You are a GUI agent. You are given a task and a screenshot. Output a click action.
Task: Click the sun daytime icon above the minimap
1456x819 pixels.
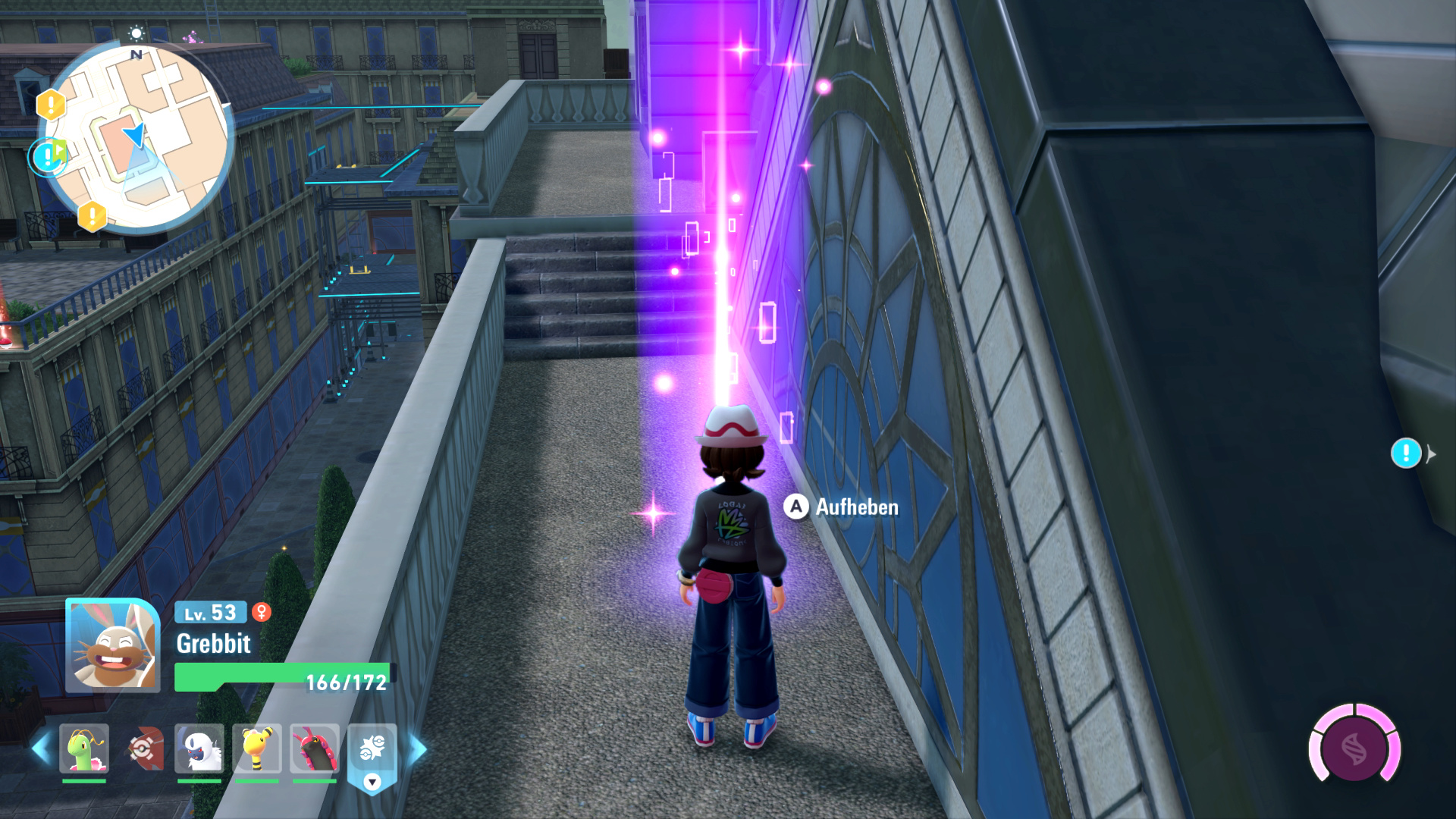coord(136,33)
